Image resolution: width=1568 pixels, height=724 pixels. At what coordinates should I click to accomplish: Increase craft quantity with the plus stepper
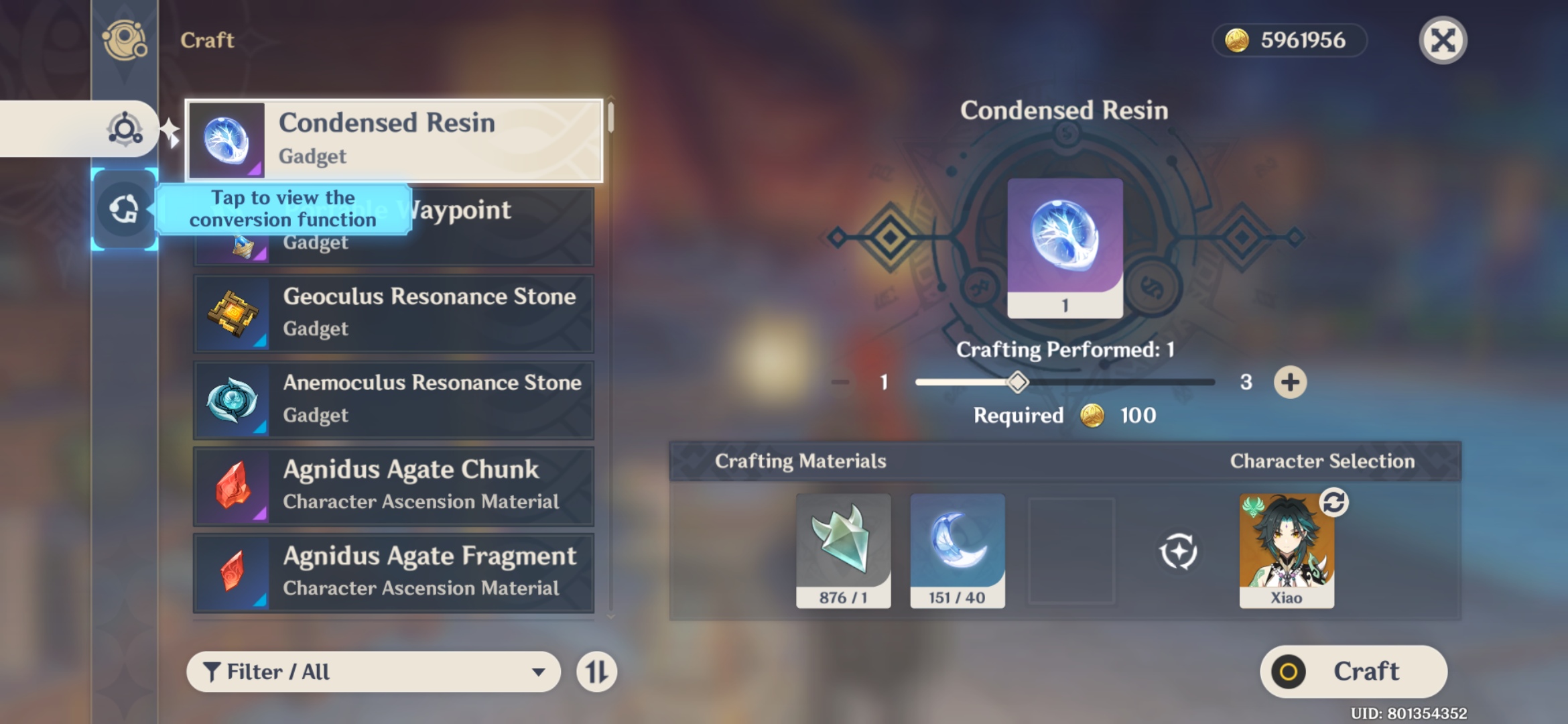click(x=1290, y=381)
